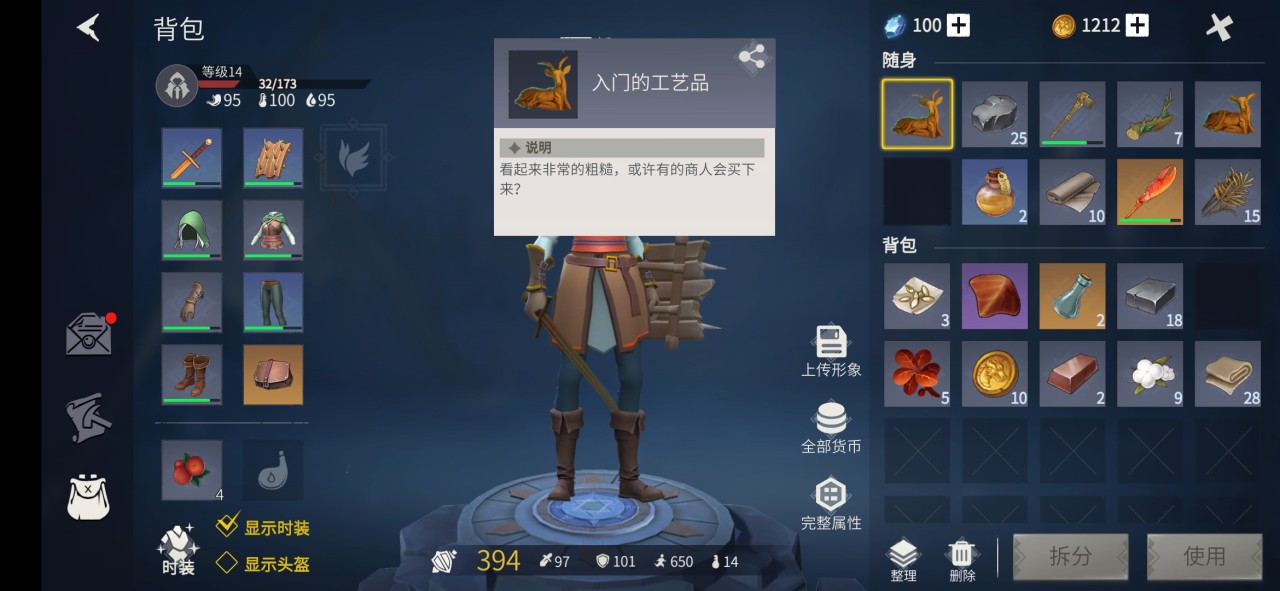This screenshot has height=591, width=1280.
Task: Open the 时装 costume menu
Action: click(x=178, y=549)
